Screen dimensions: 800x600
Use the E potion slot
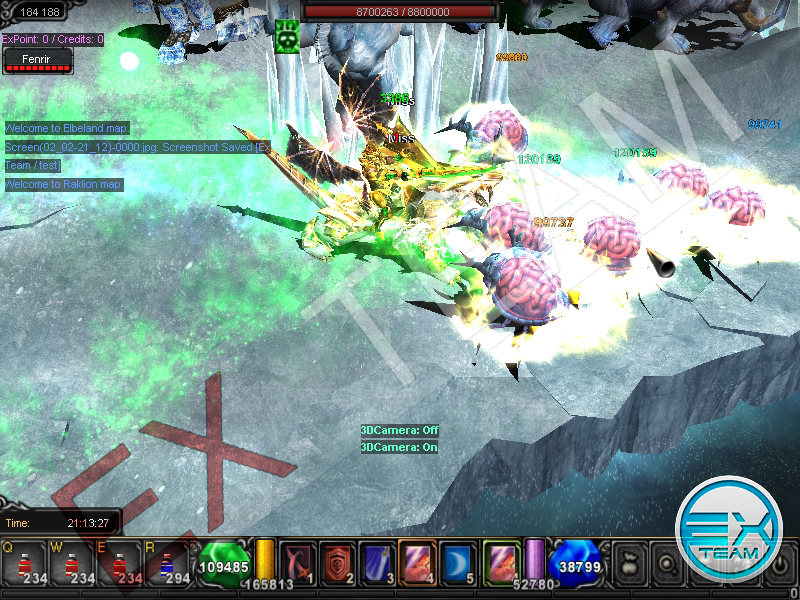pos(119,564)
